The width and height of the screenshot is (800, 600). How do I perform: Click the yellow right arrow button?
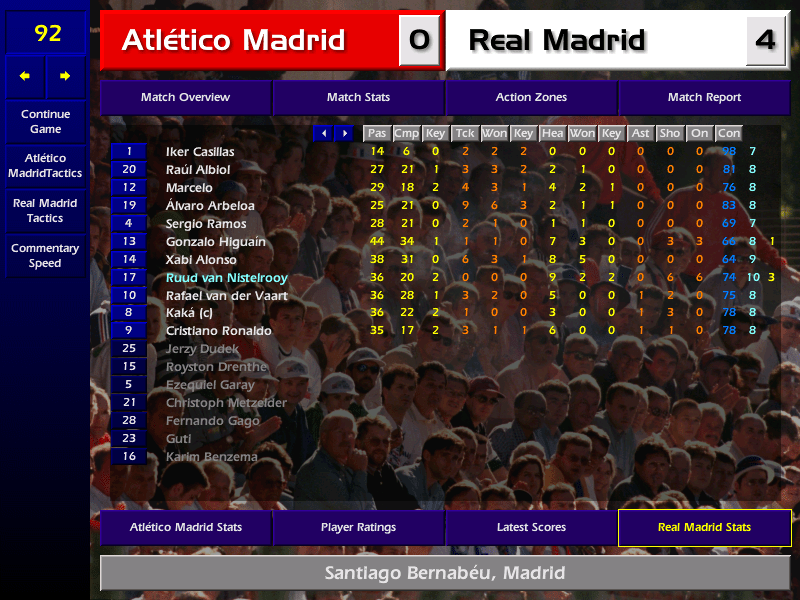point(65,76)
